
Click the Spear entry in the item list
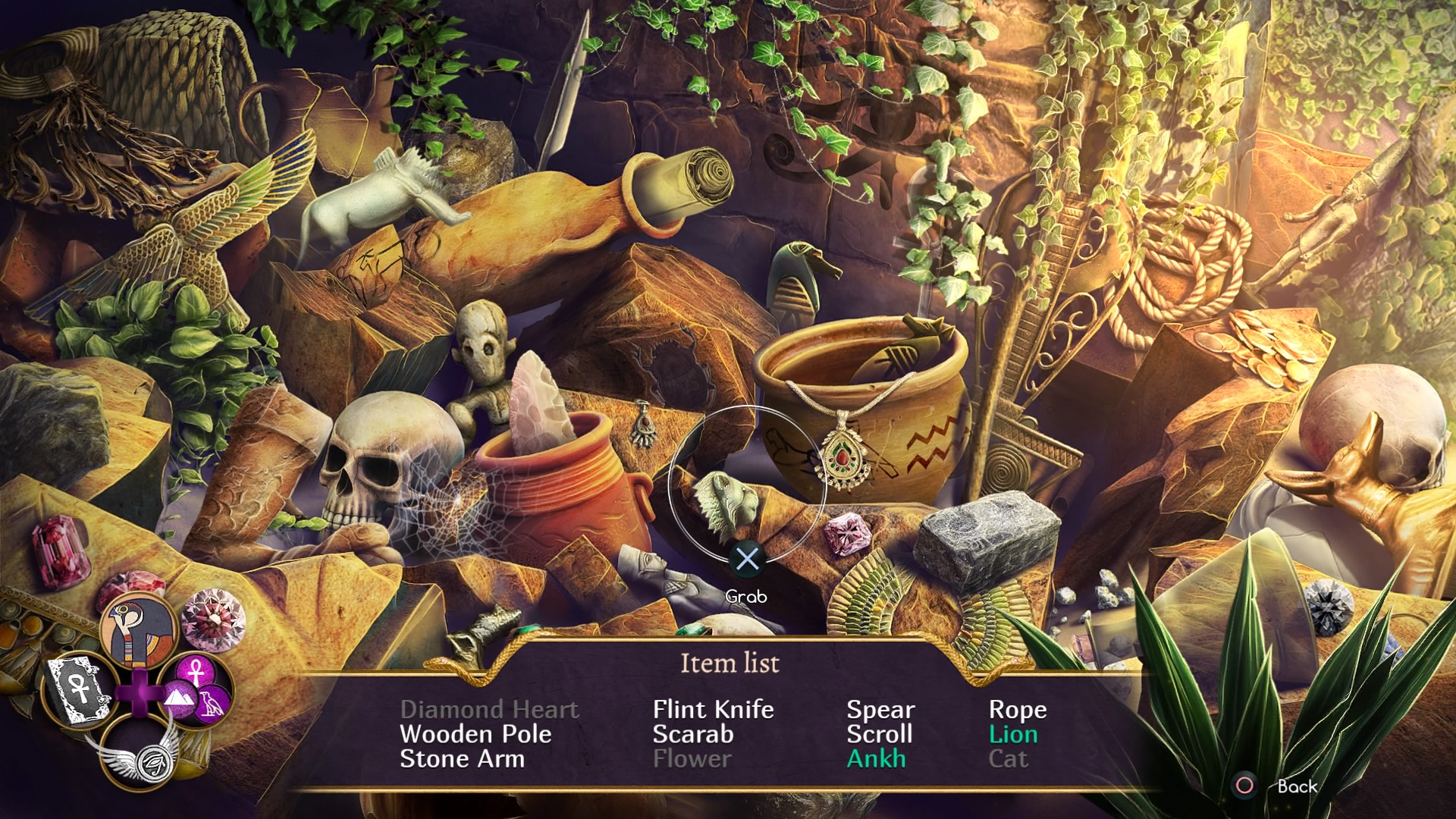point(880,709)
